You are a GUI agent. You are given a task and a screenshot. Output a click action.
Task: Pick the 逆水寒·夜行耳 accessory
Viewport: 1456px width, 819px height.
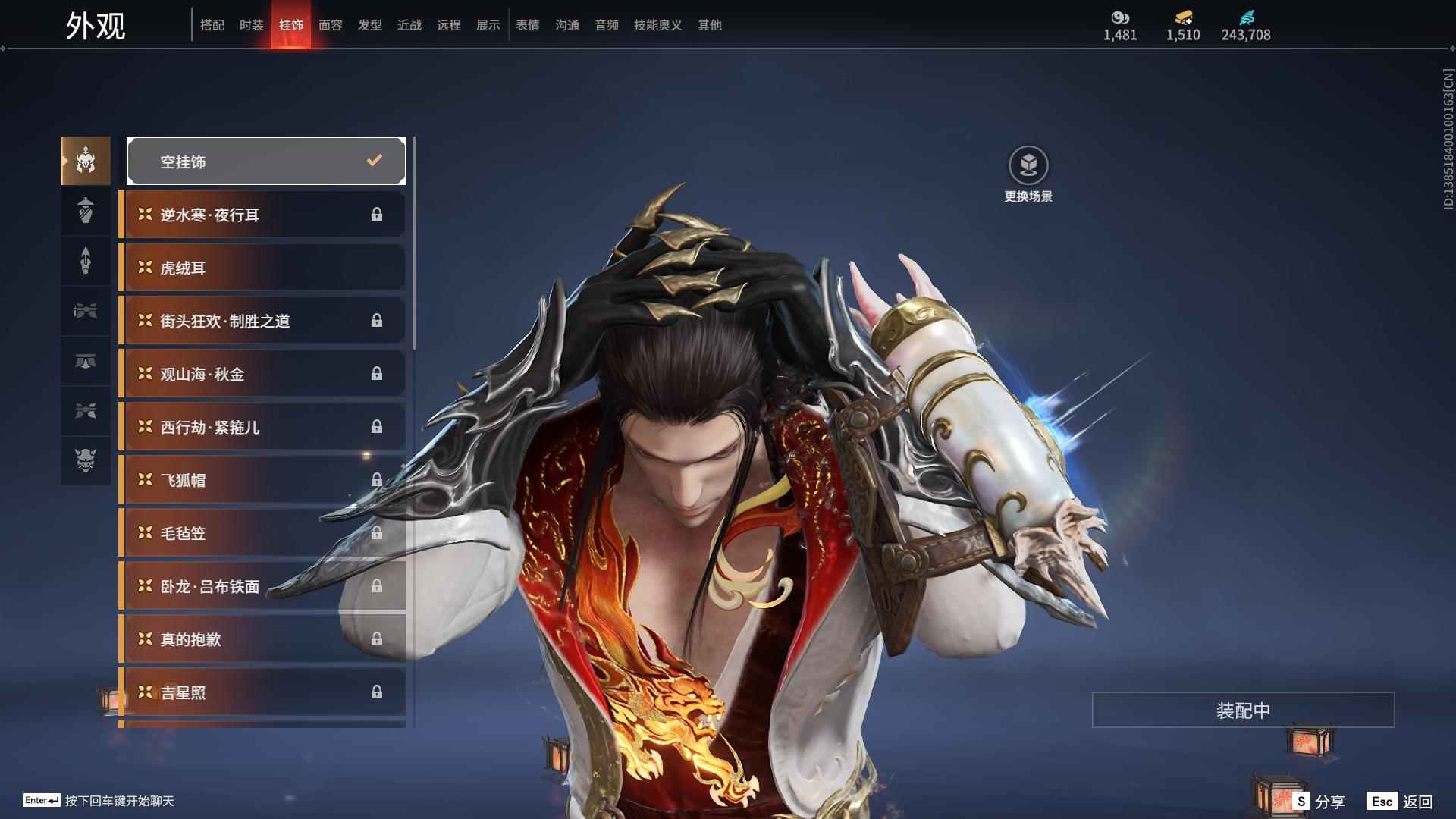[x=262, y=215]
